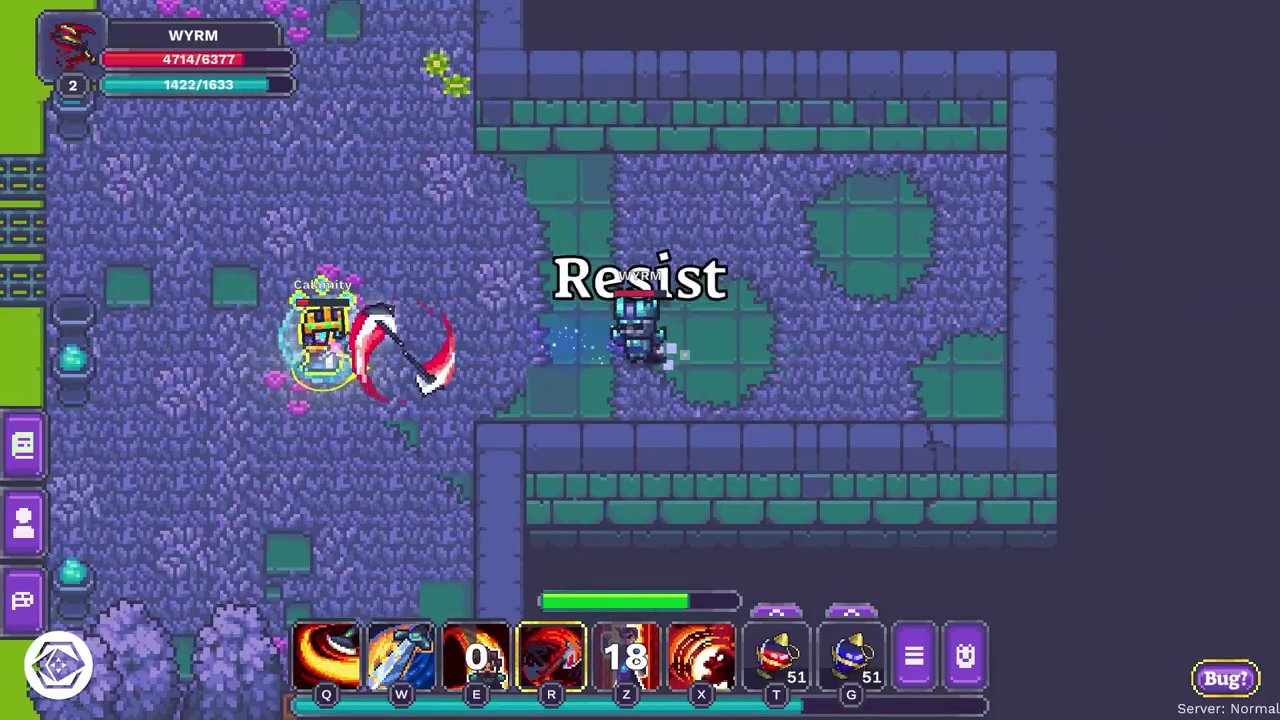Select the WYRM dragon portrait at top left
Viewport: 1280px width, 720px height.
[x=71, y=45]
